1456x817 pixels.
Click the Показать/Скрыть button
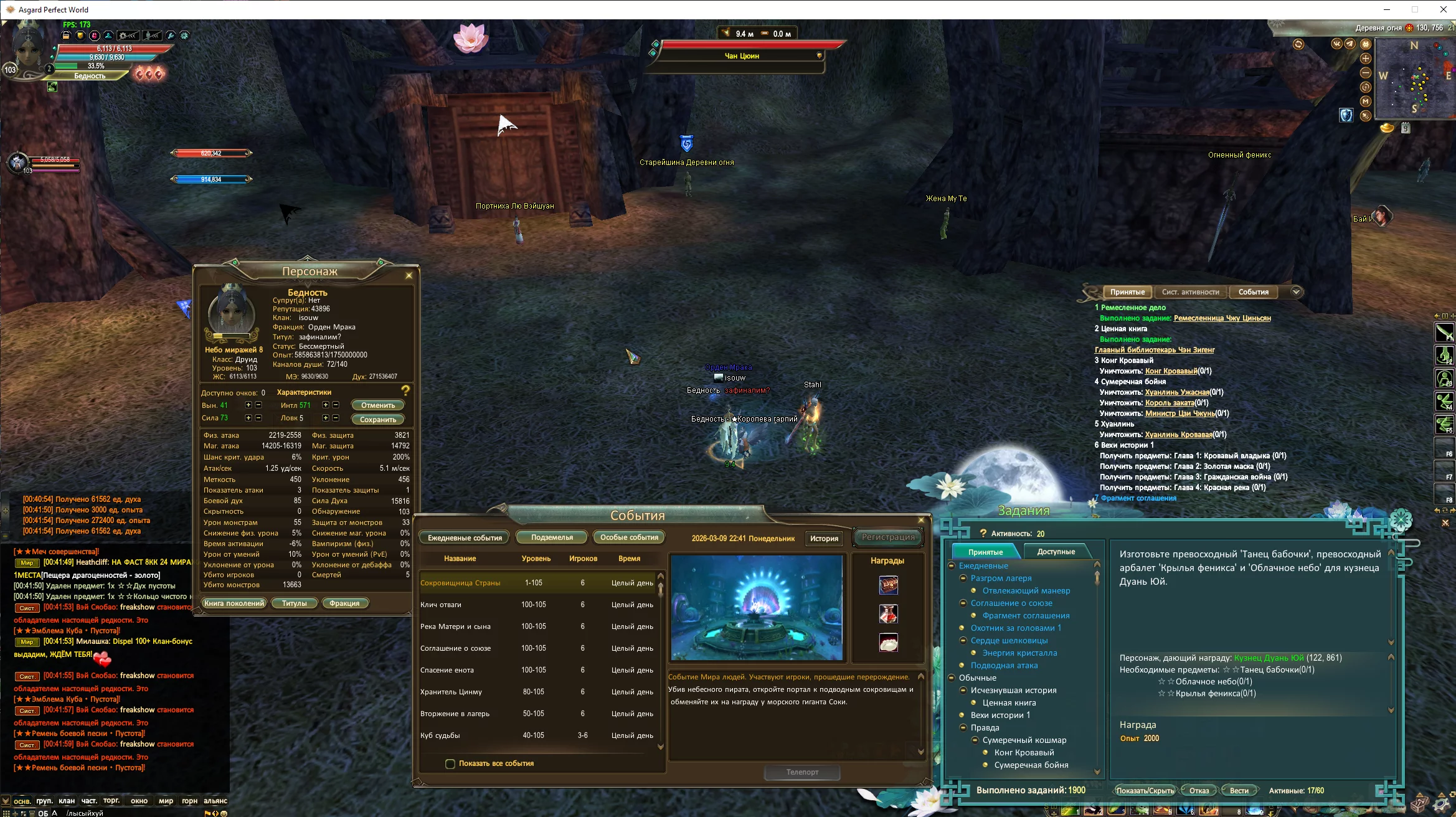1145,791
